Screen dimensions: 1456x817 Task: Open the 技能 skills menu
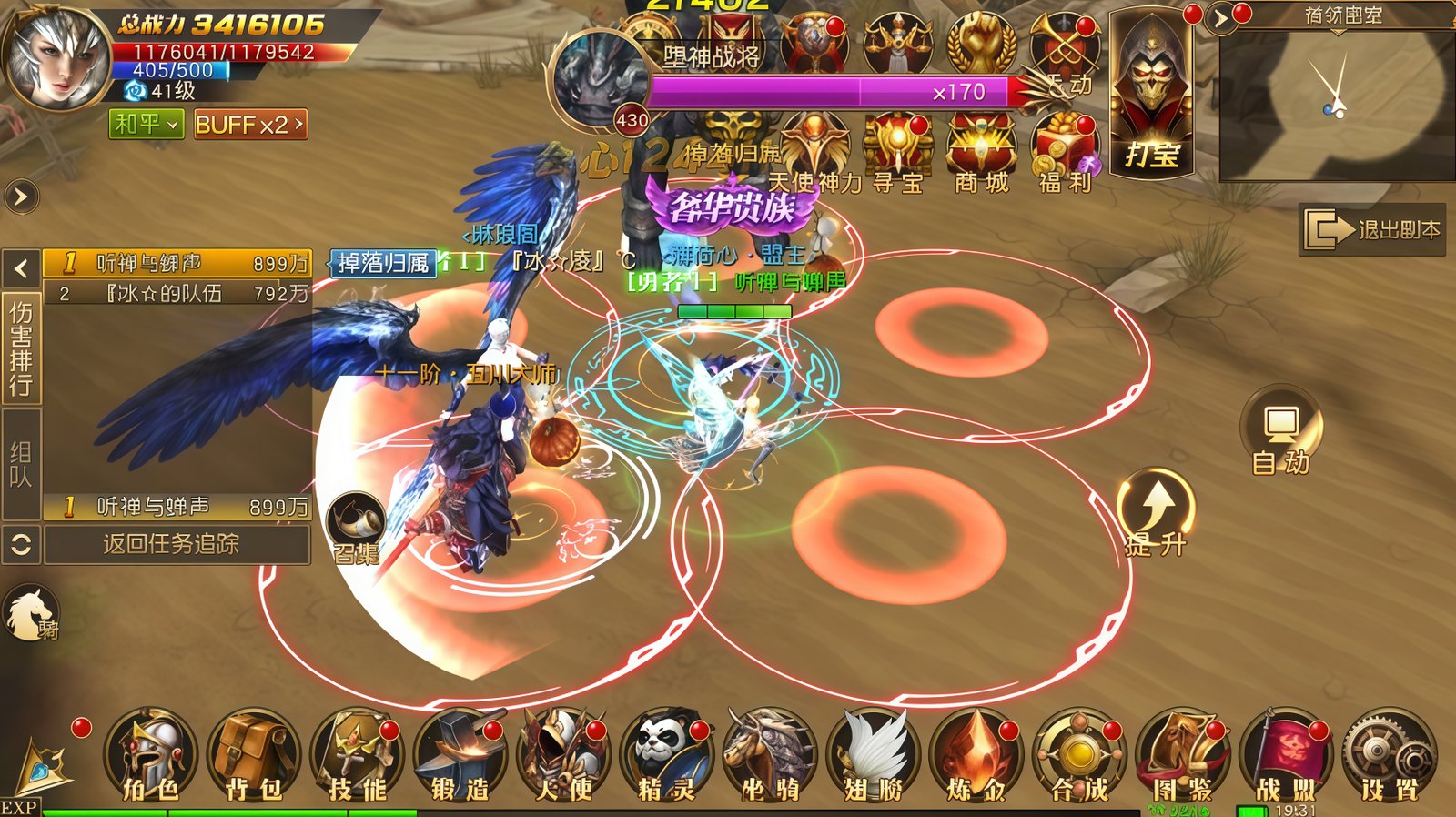357,757
